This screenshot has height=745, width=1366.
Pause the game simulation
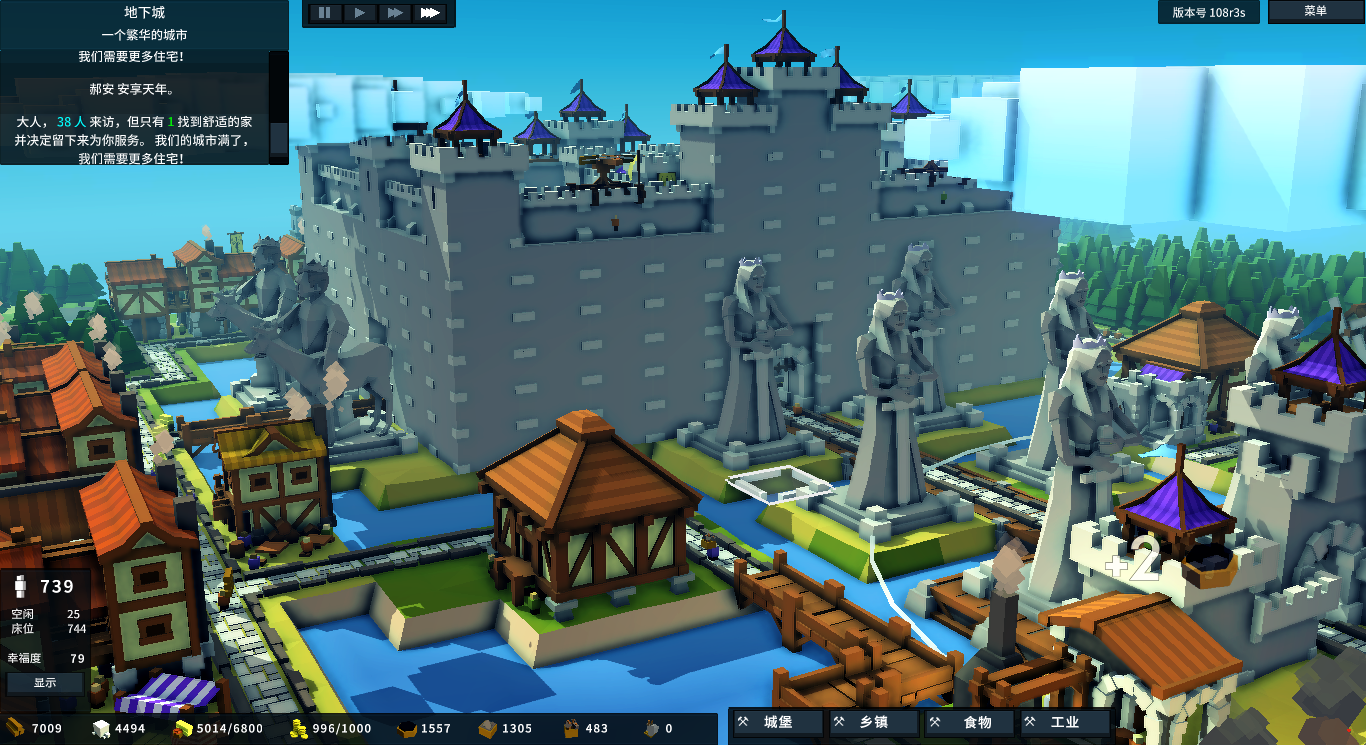click(x=324, y=14)
